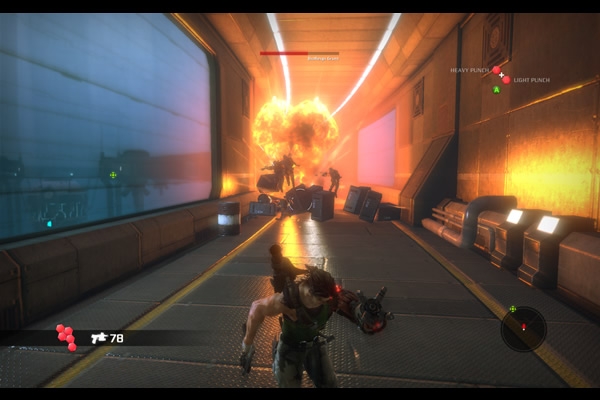Select the pistol weapon icon

[x=99, y=338]
